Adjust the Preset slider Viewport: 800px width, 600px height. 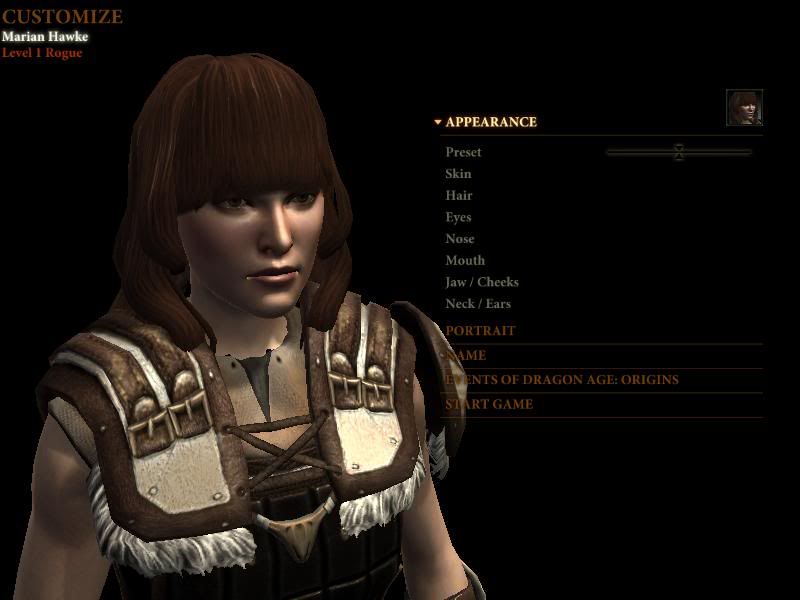click(679, 152)
